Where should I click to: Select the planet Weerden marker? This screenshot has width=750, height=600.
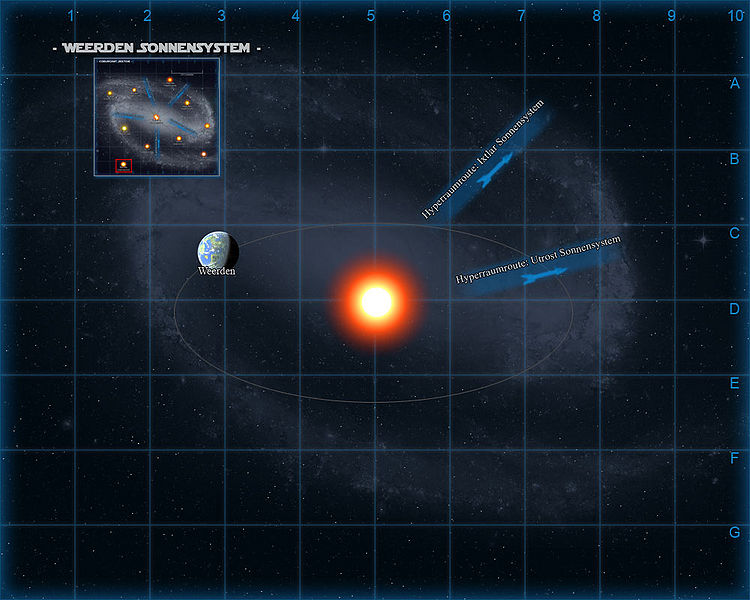click(x=217, y=250)
